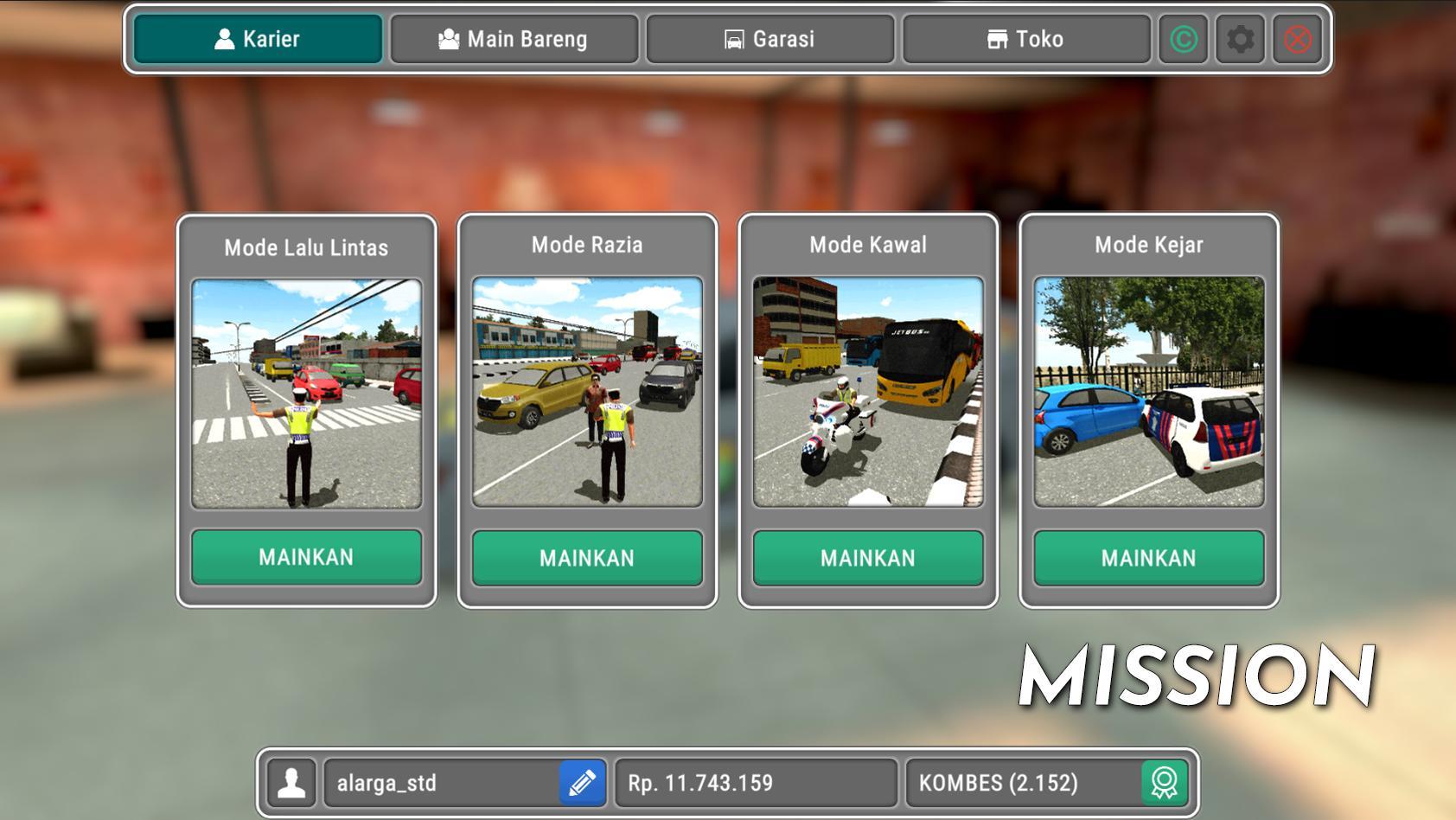The height and width of the screenshot is (820, 1456).
Task: Open the Toko tab
Action: (1025, 38)
